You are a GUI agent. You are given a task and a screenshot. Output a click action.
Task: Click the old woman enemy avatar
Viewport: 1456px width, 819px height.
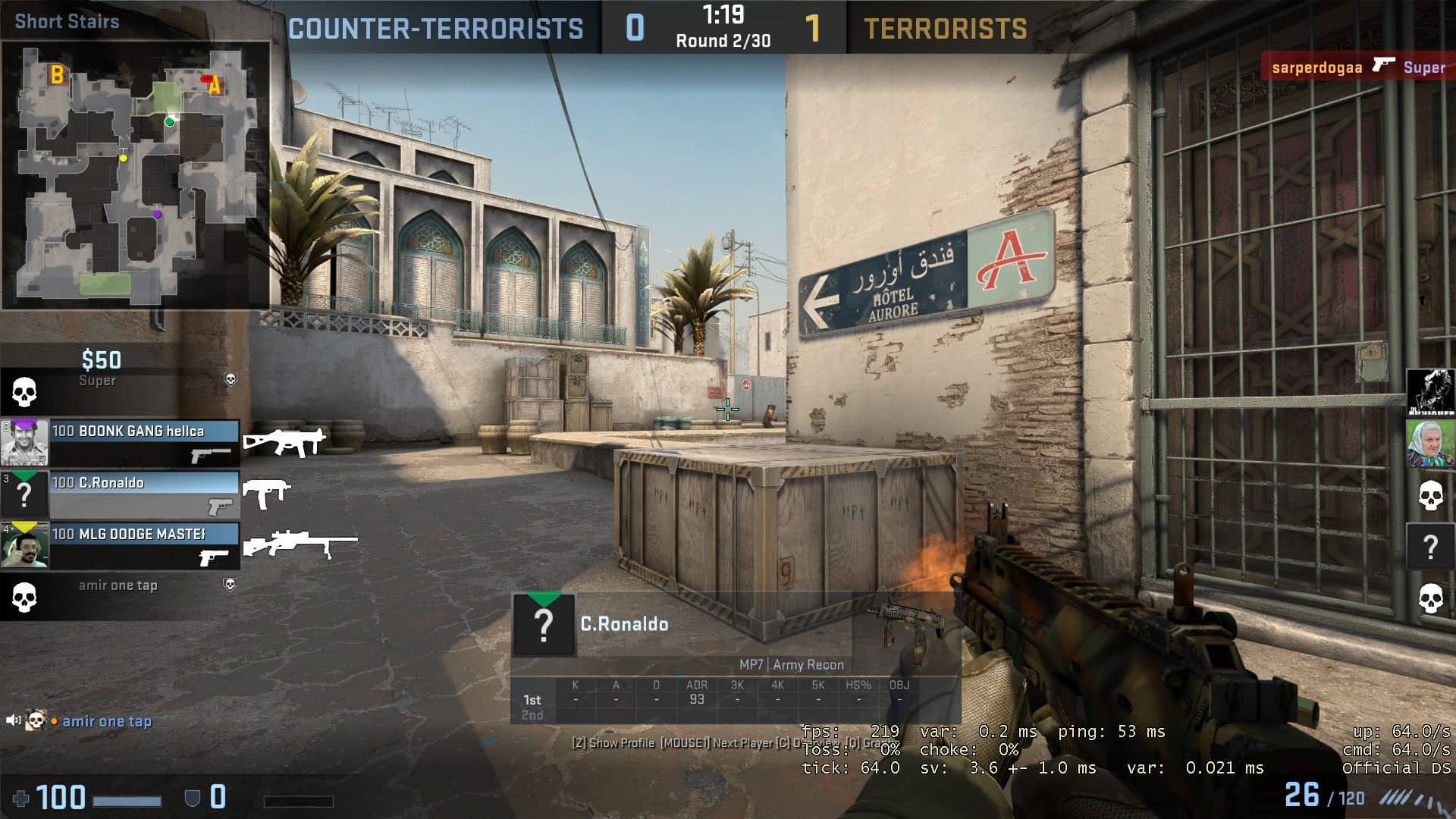point(1430,444)
